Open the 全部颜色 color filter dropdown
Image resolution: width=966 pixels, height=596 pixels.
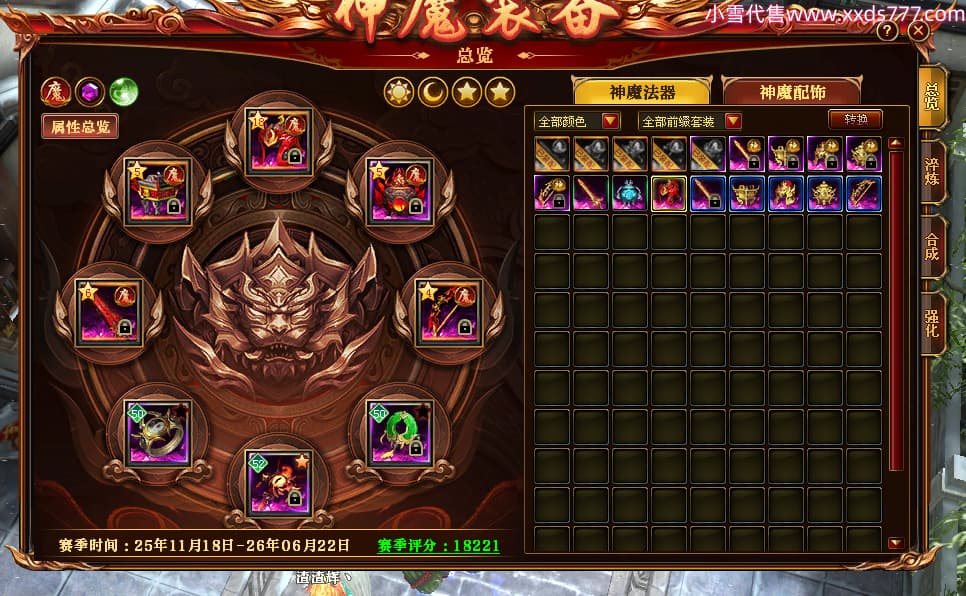(578, 121)
